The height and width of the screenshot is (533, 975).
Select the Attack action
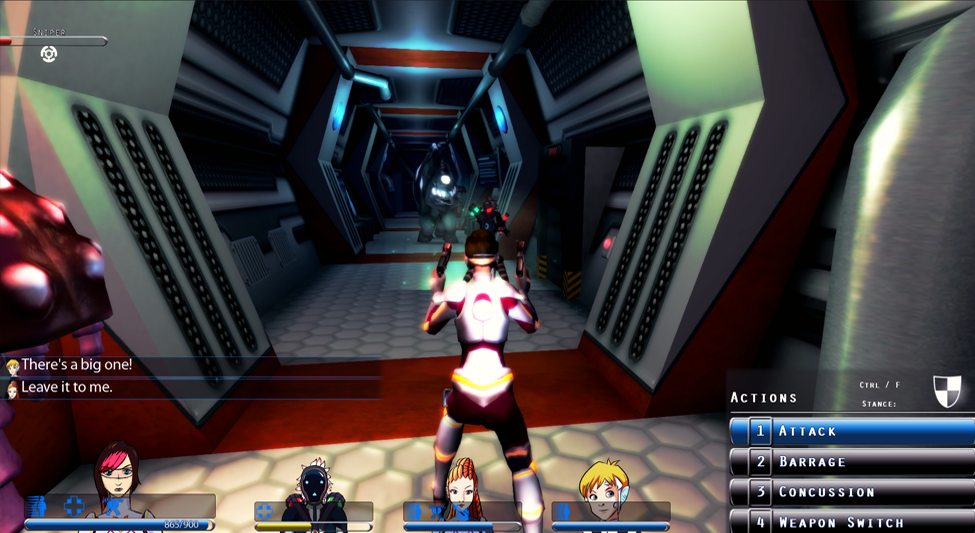point(850,431)
